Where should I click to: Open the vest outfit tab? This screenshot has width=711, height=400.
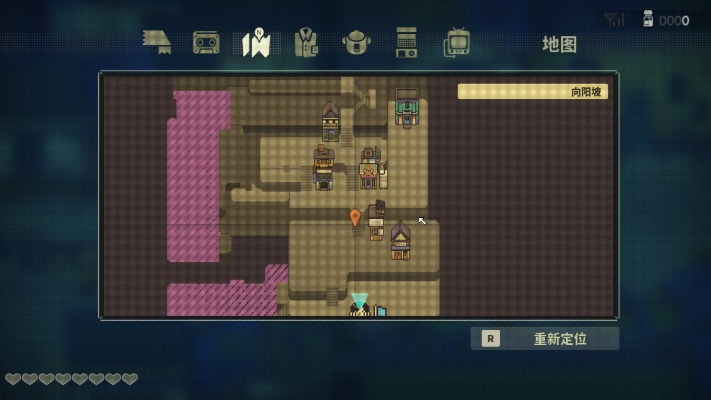click(x=306, y=42)
